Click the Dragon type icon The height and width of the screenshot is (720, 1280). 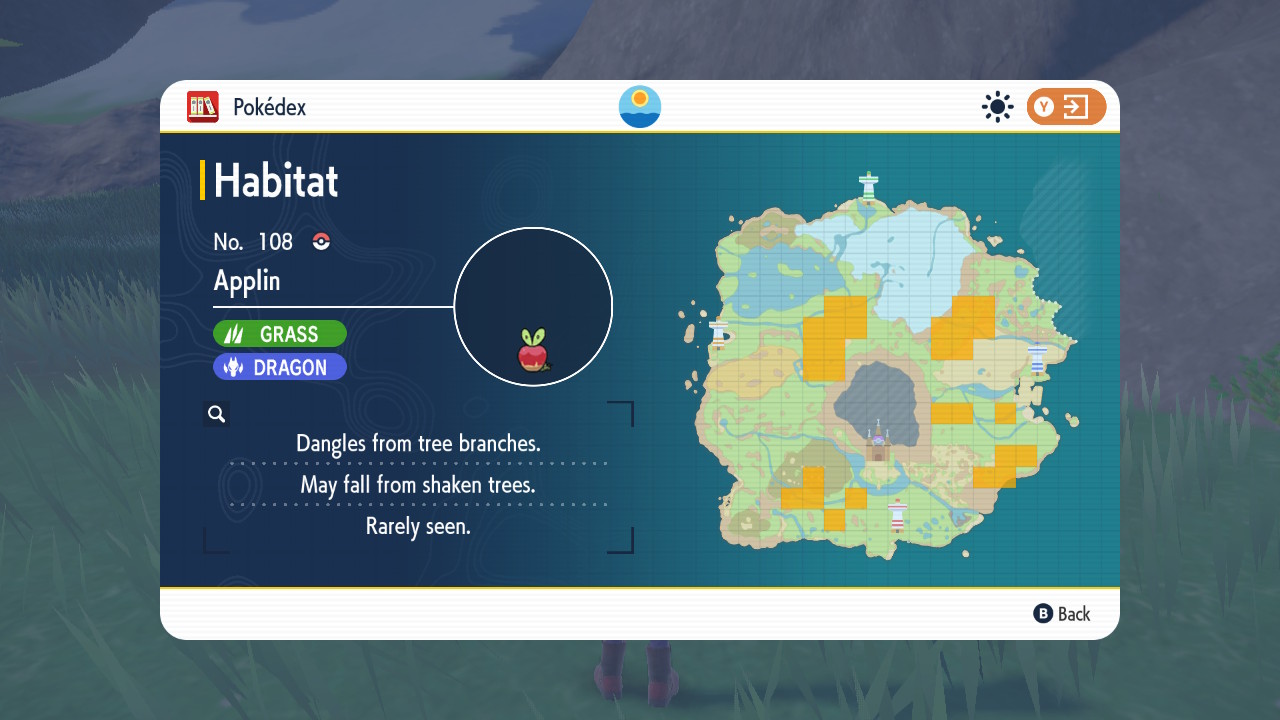(232, 367)
